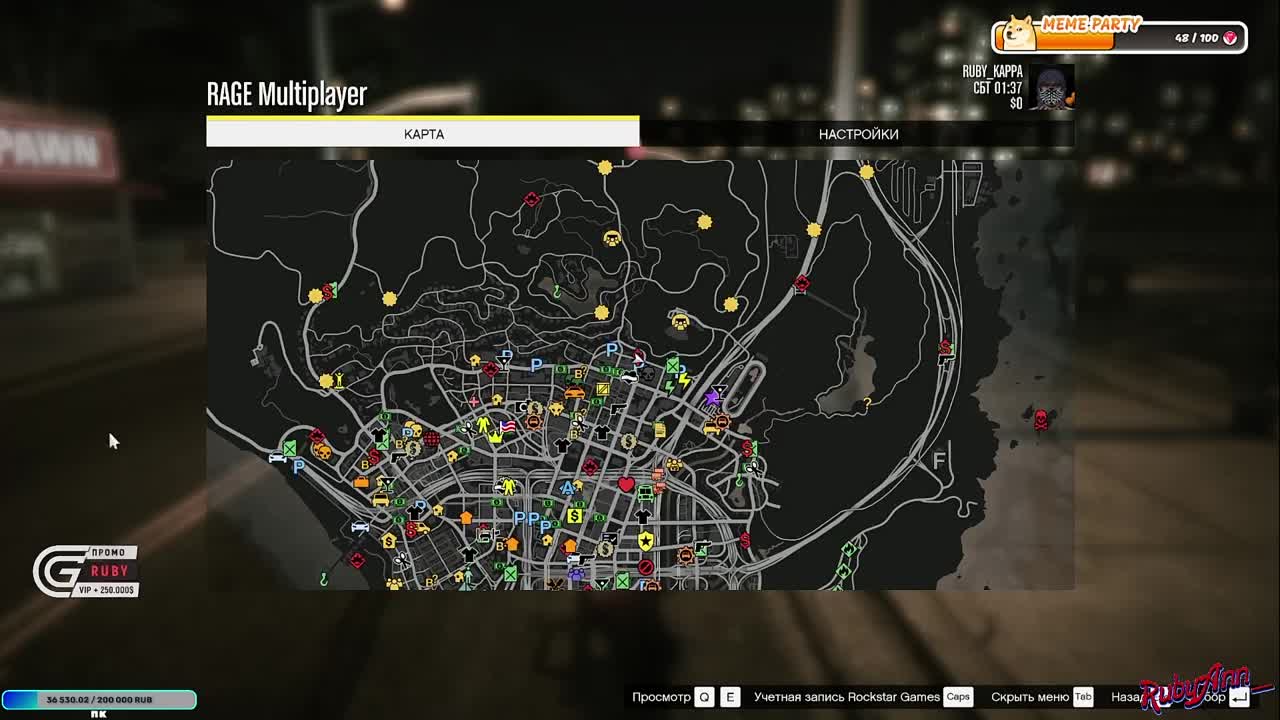The width and height of the screenshot is (1280, 720).
Task: Click the purple star nightclub icon near the highway
Action: 711,398
